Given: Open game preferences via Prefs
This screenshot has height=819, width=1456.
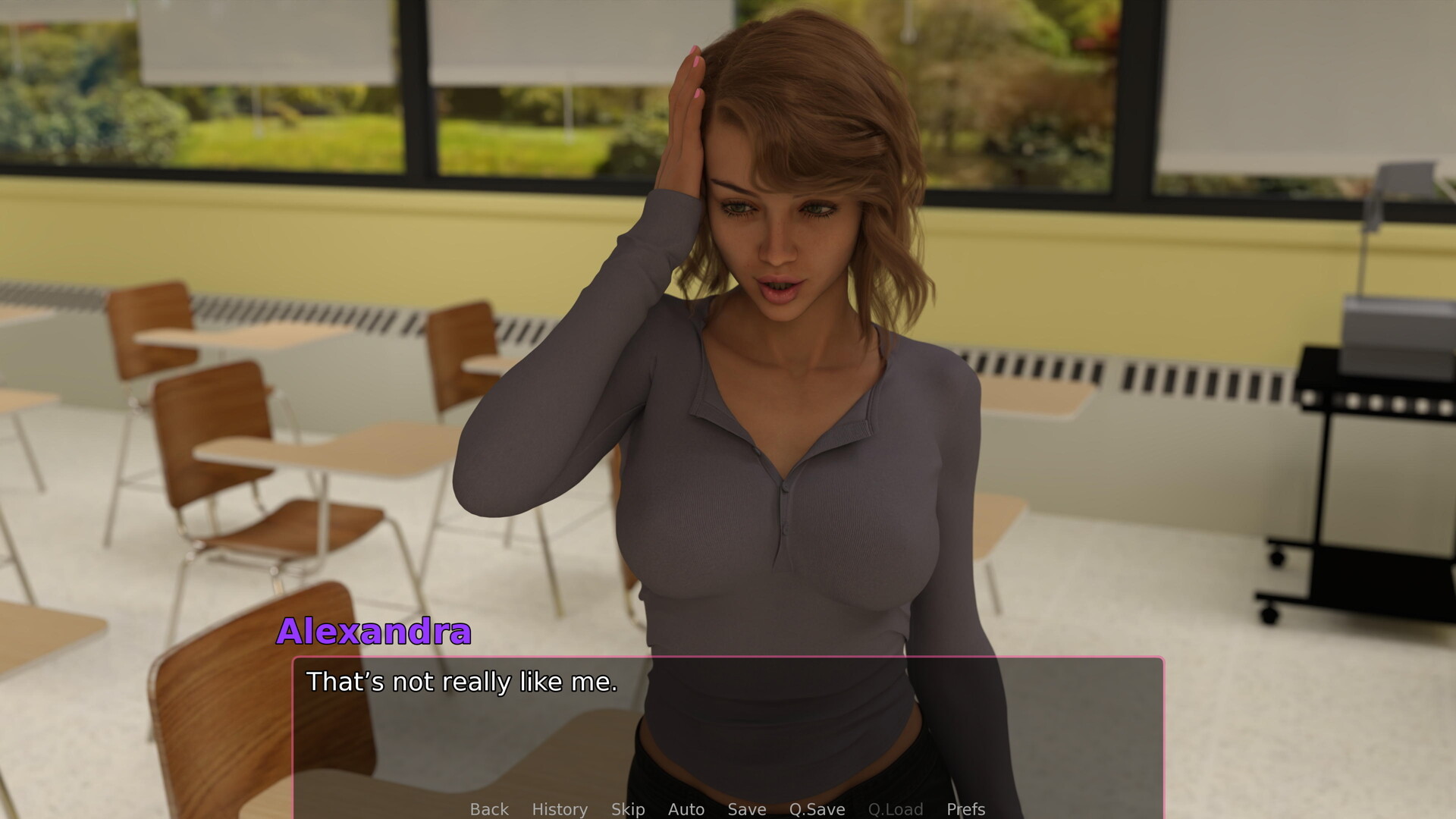Looking at the screenshot, I should tap(965, 809).
